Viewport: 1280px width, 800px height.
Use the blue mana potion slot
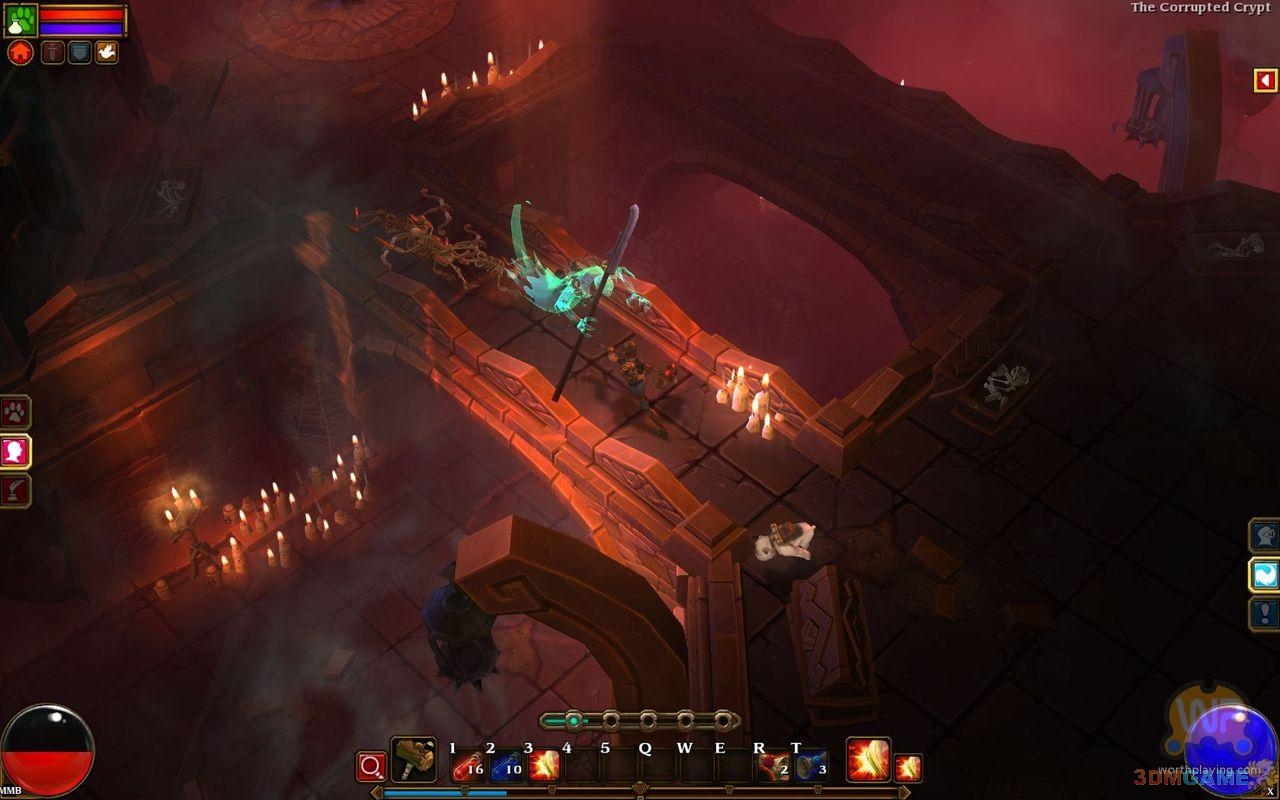pyautogui.click(x=506, y=767)
